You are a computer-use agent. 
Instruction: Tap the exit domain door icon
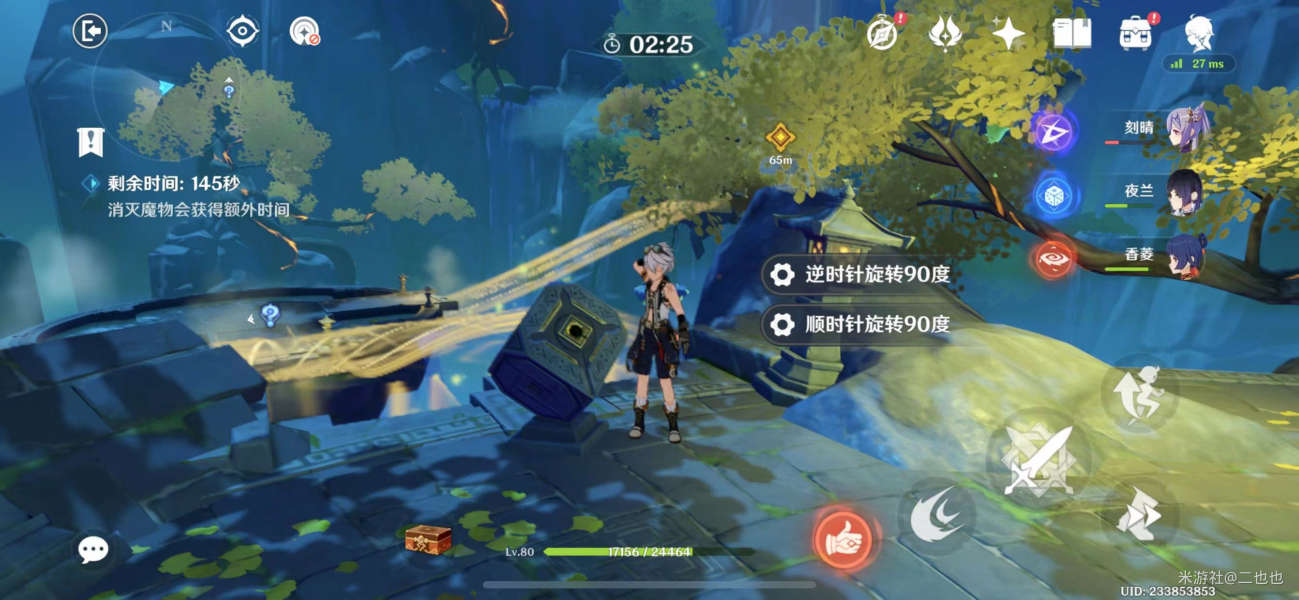coord(90,32)
